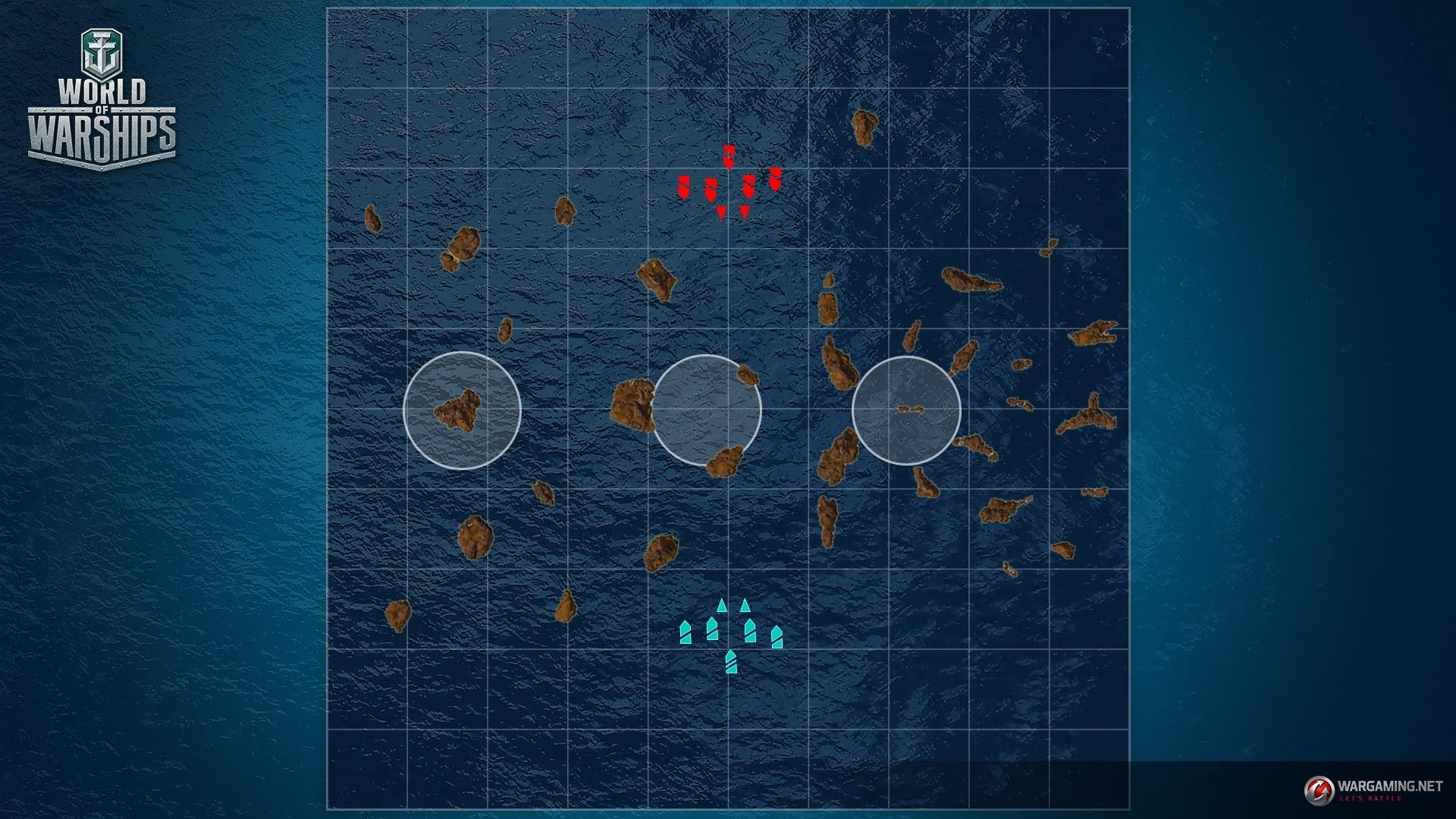Select the capture circle containing a large island
Screen dimensions: 1456x819
point(462,410)
